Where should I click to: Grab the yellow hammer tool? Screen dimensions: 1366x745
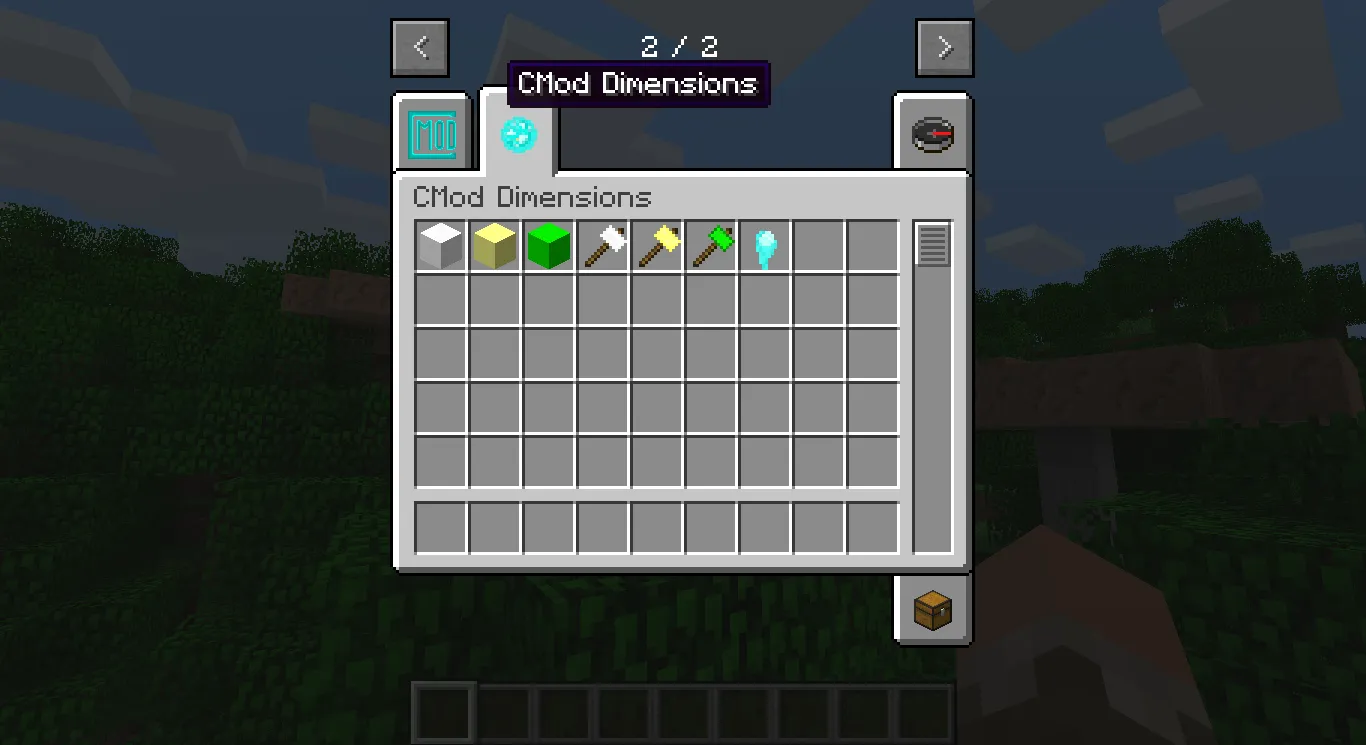[x=656, y=245]
